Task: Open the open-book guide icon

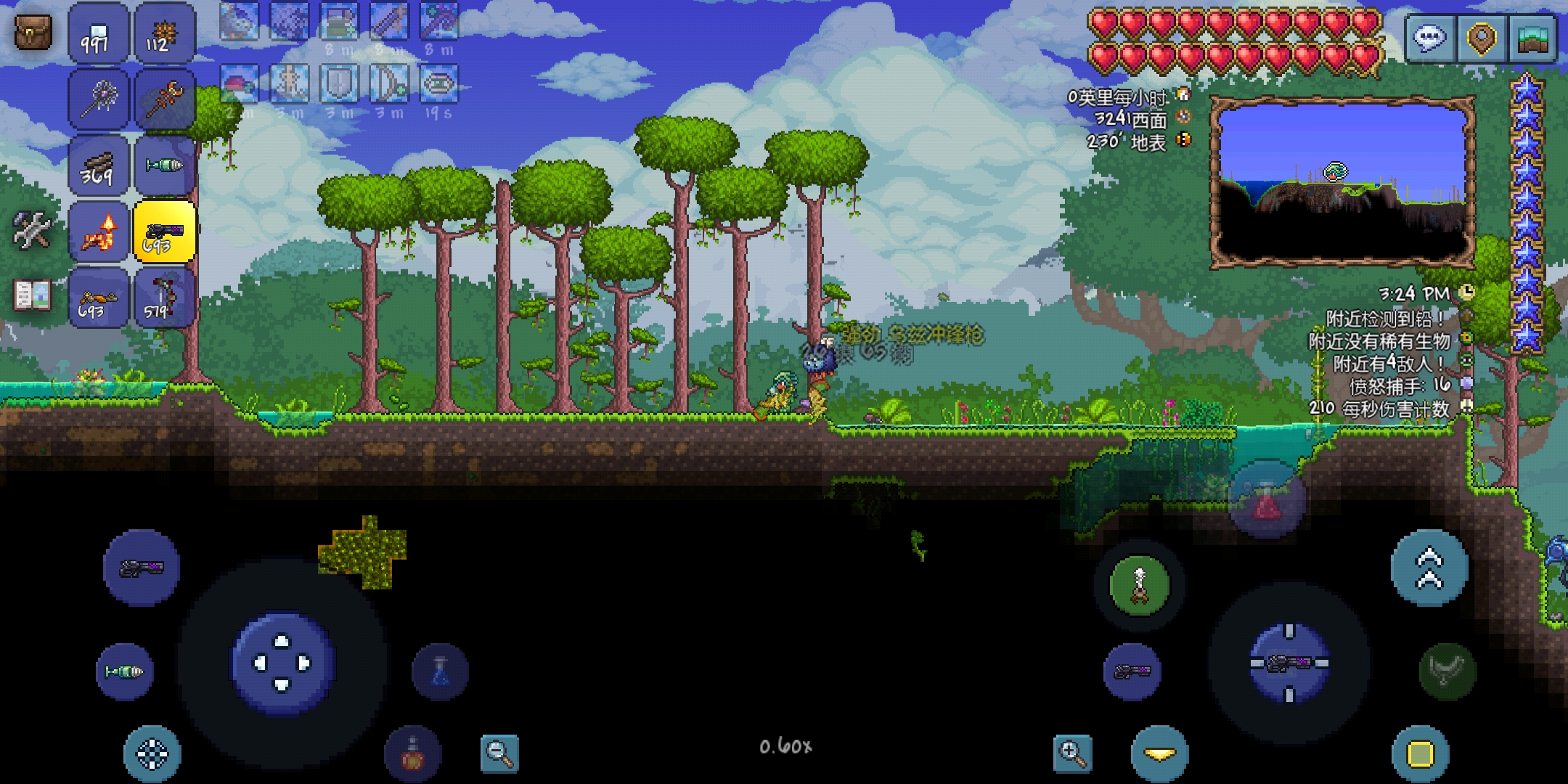Action: [32, 296]
